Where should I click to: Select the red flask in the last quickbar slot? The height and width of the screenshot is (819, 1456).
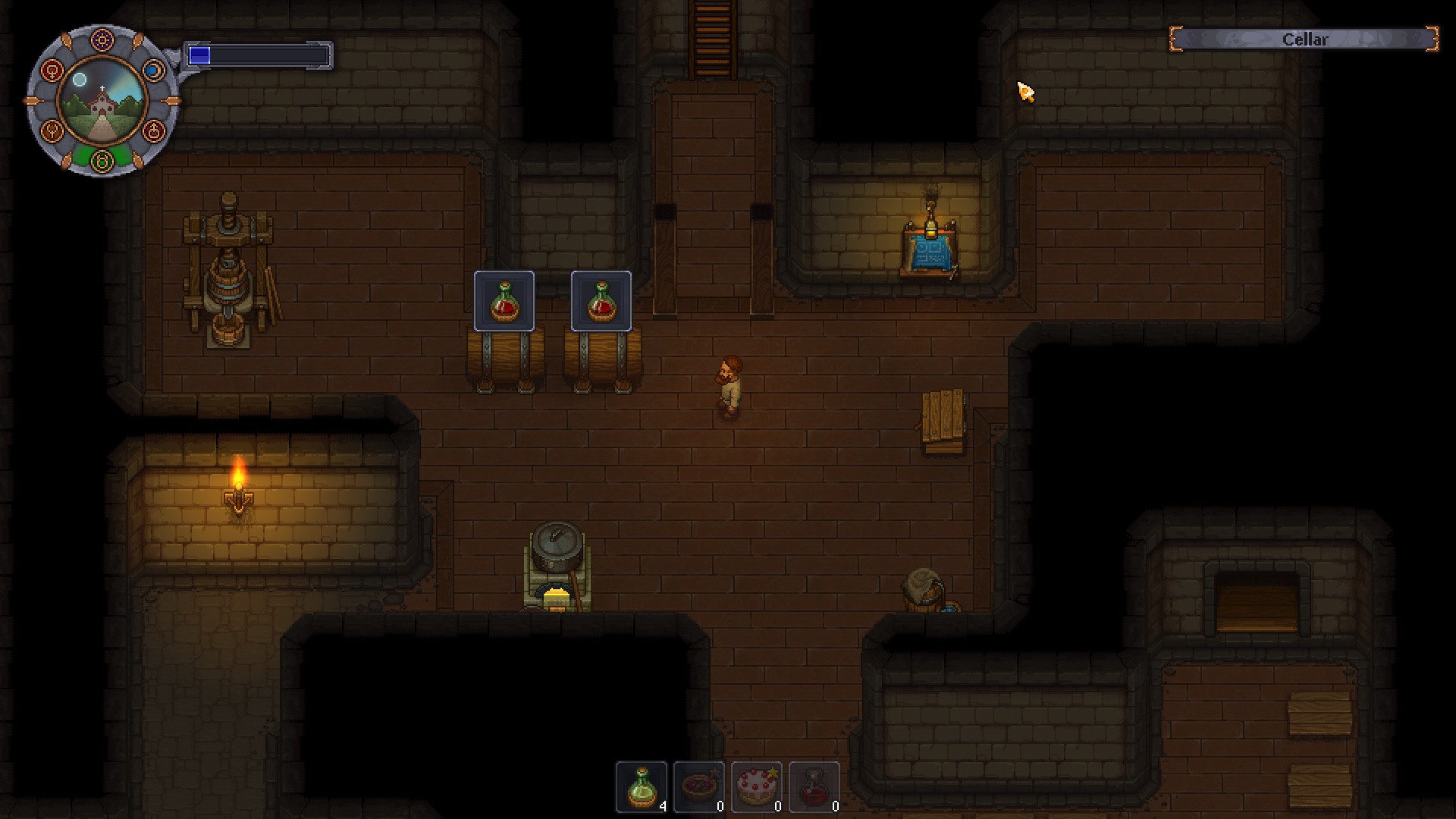click(815, 787)
